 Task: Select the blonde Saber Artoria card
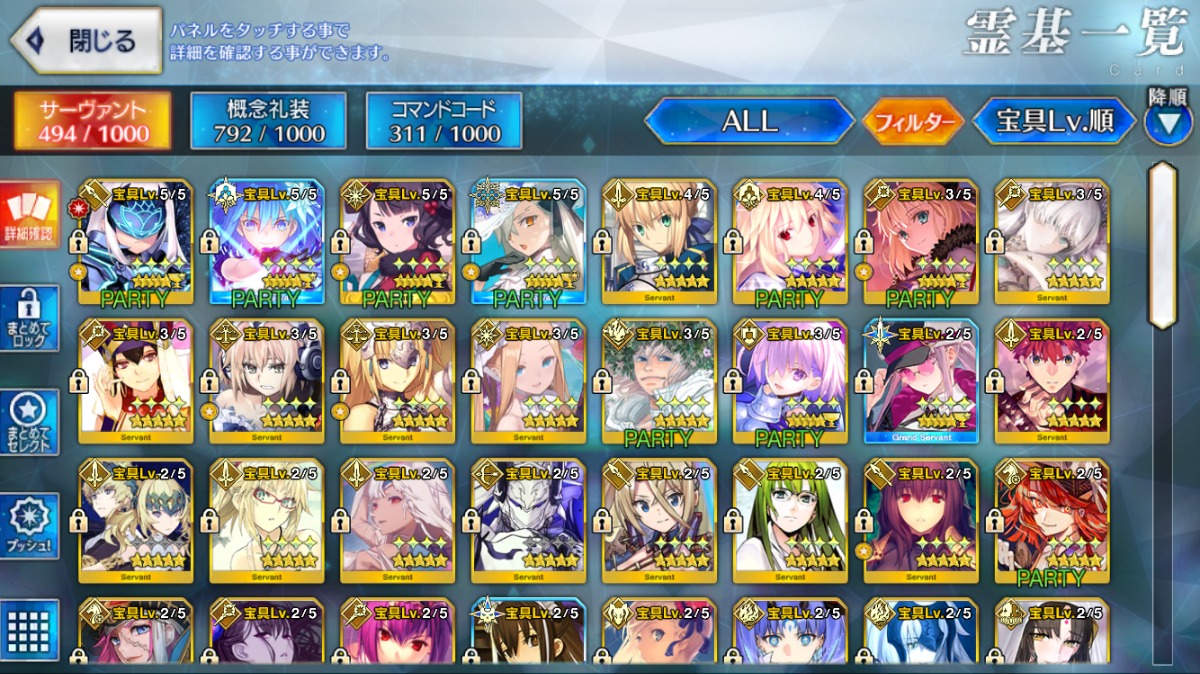tap(659, 241)
